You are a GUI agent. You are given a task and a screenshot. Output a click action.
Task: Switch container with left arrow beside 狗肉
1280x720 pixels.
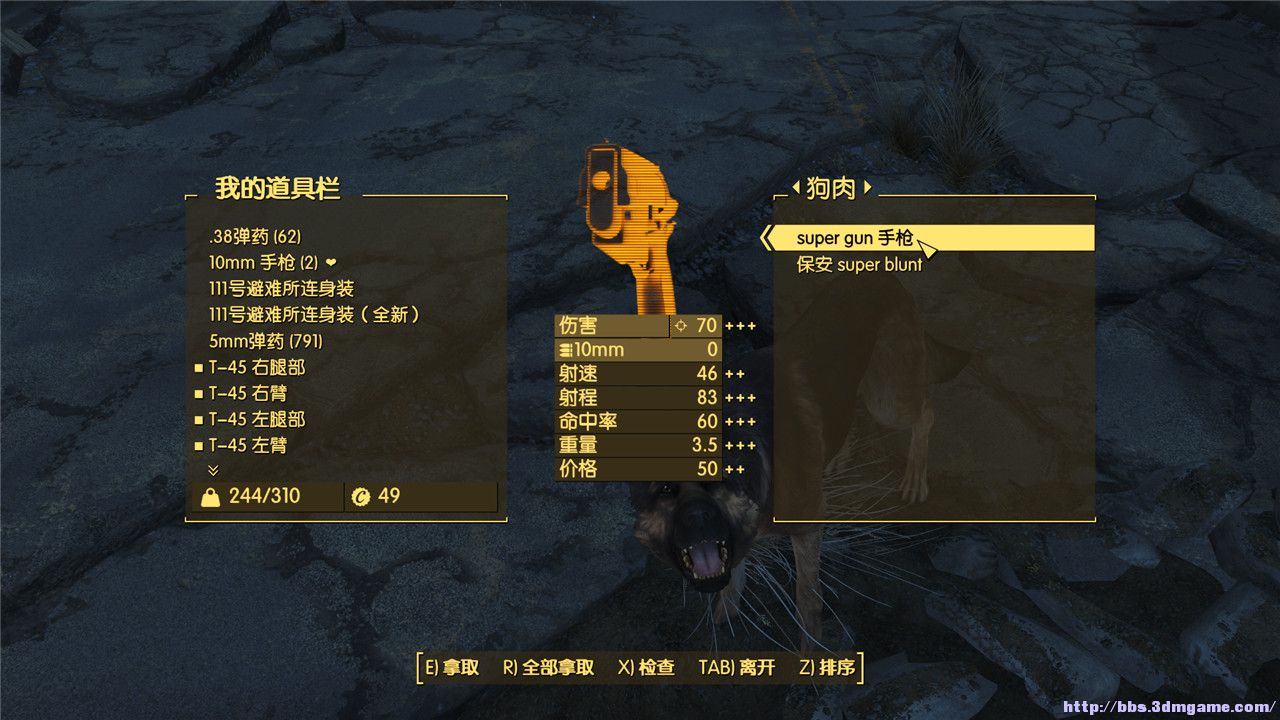click(796, 187)
